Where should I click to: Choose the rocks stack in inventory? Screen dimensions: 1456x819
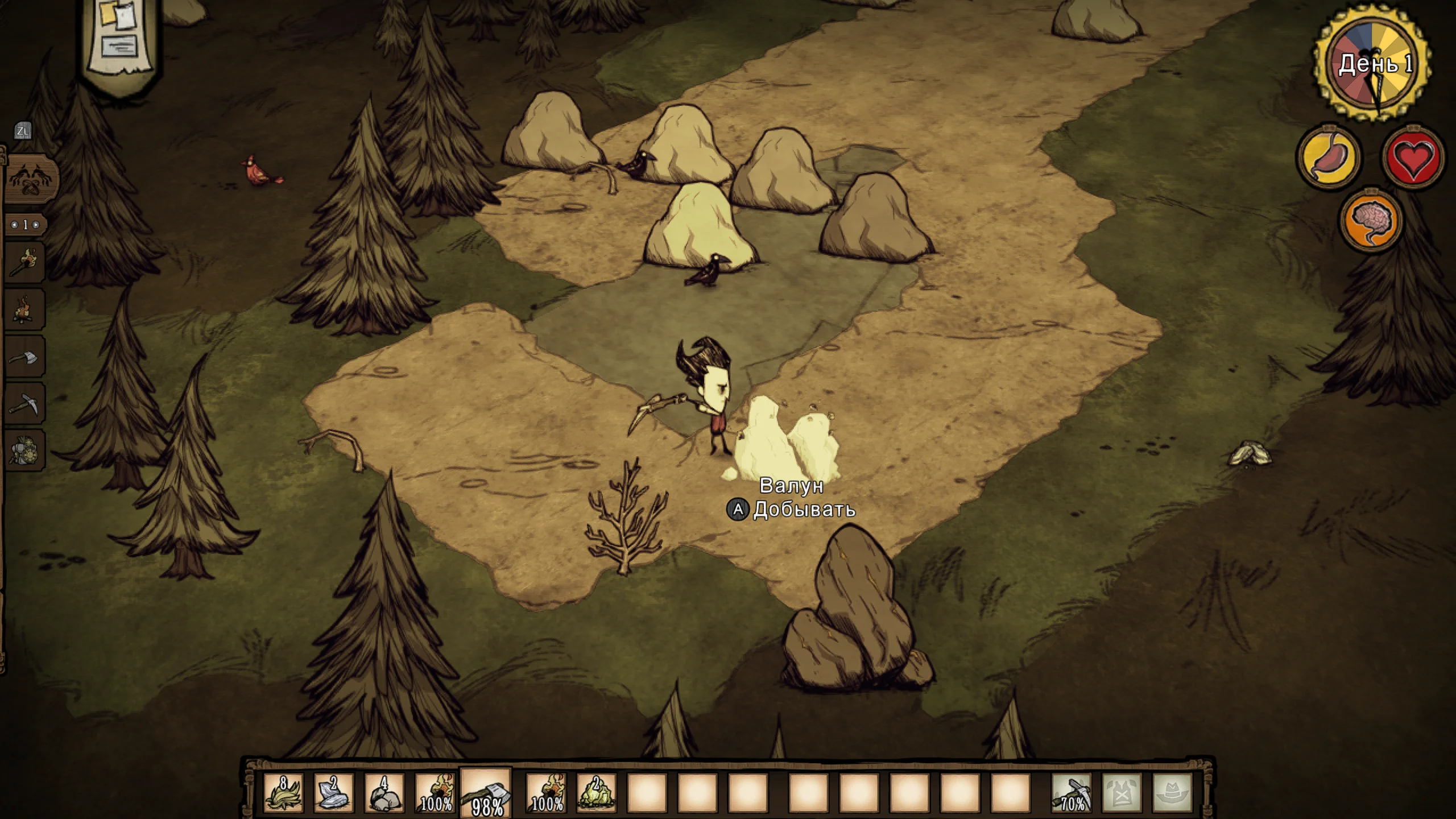383,792
